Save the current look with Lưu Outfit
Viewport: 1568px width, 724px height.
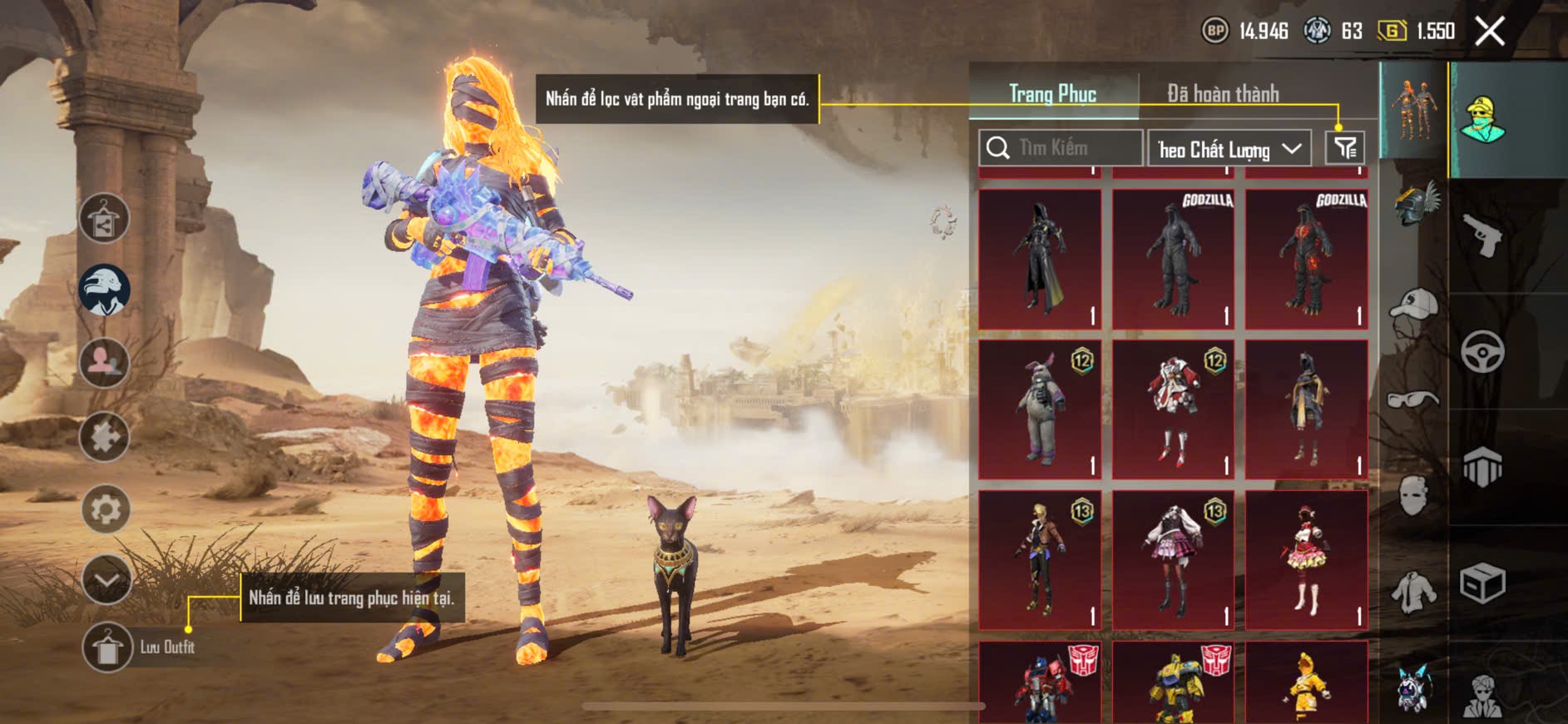[108, 647]
